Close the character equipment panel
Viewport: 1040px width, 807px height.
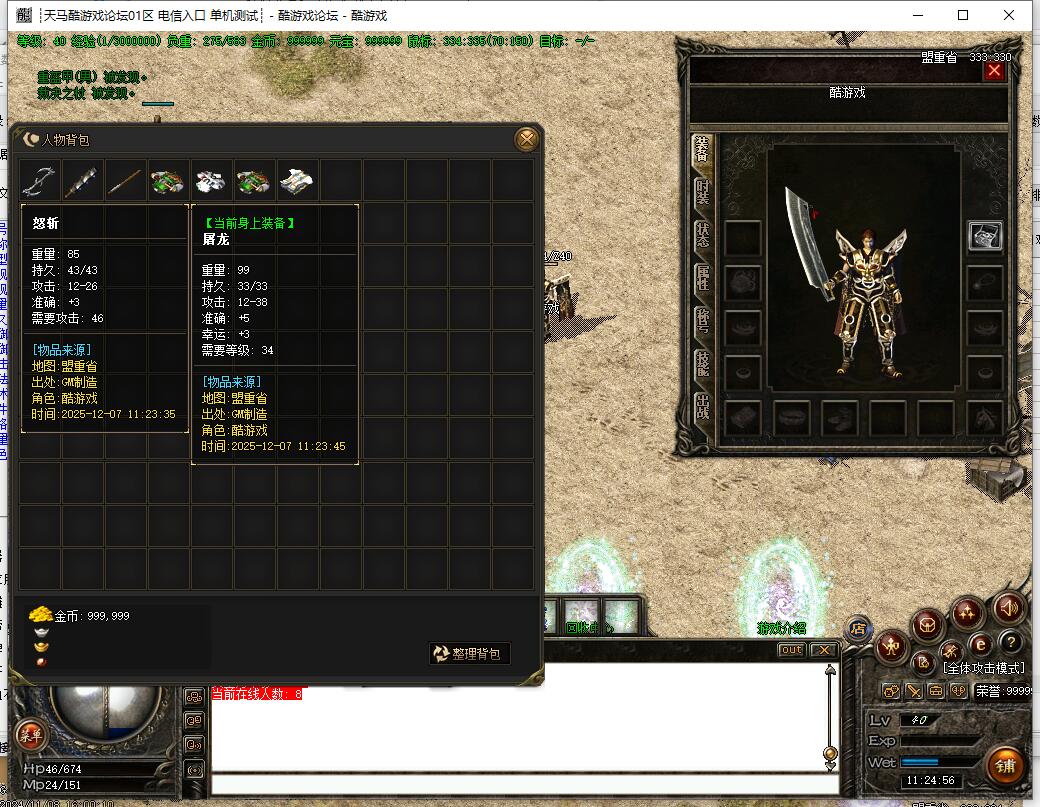[993, 71]
